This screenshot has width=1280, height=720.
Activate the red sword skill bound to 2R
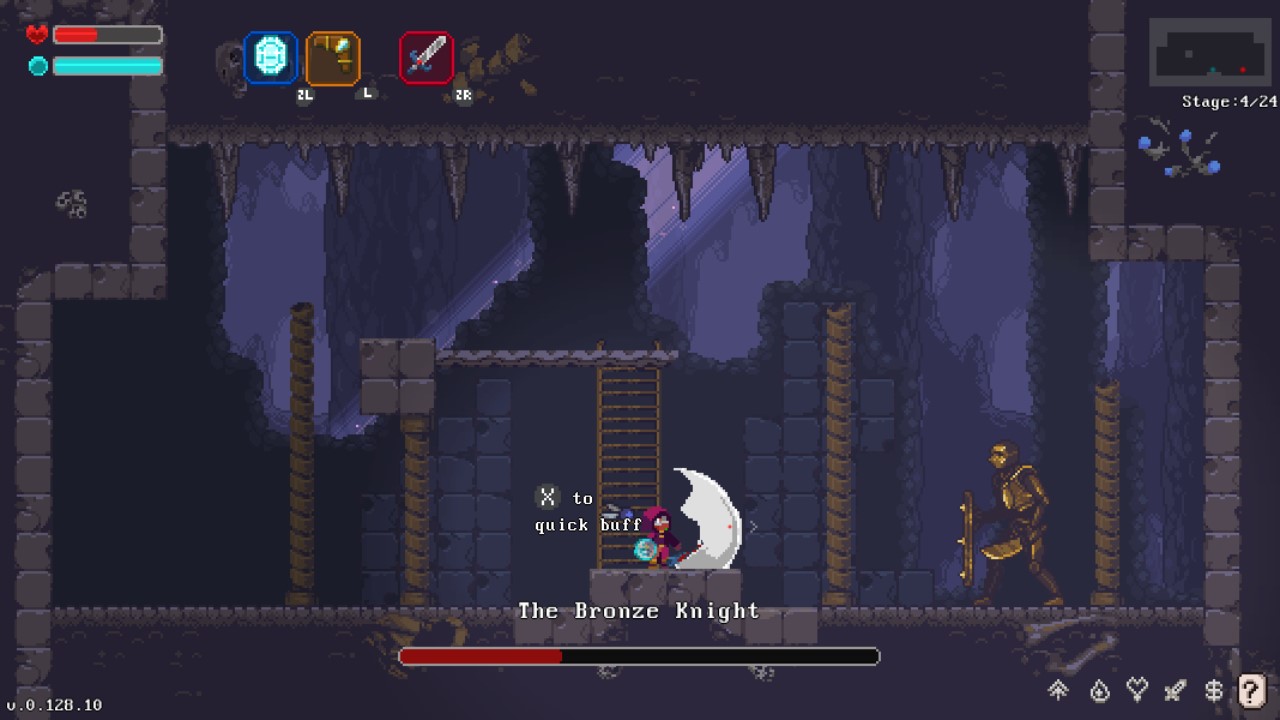point(427,57)
